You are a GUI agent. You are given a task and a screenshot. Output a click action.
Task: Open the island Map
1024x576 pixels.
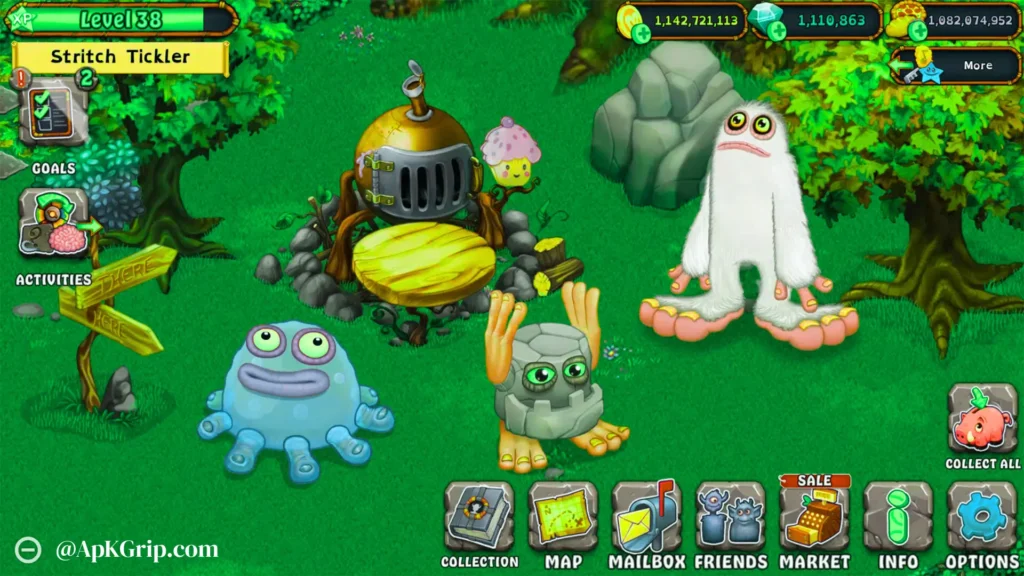[563, 516]
